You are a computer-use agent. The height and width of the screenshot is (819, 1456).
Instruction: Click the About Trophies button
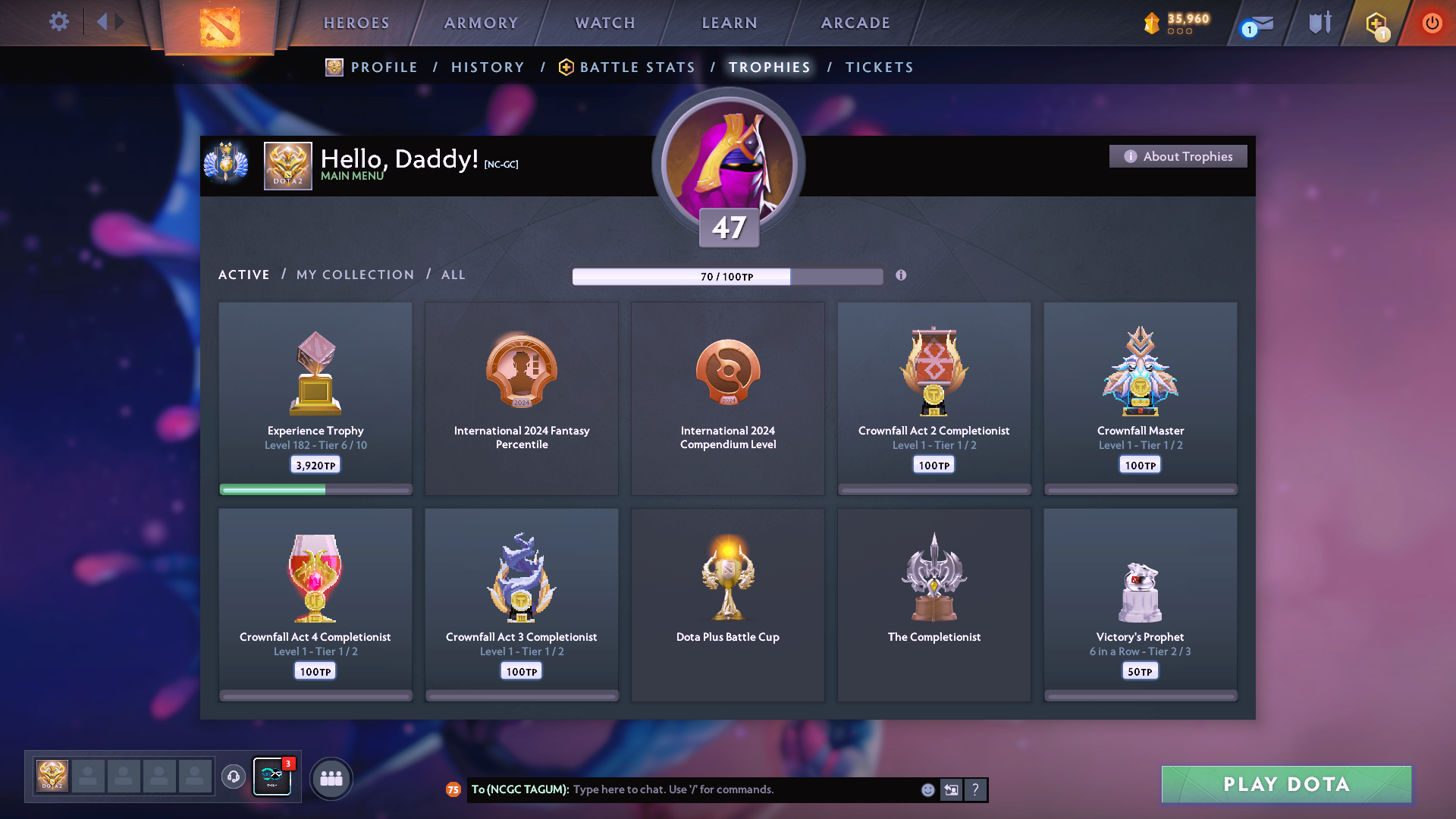coord(1178,156)
